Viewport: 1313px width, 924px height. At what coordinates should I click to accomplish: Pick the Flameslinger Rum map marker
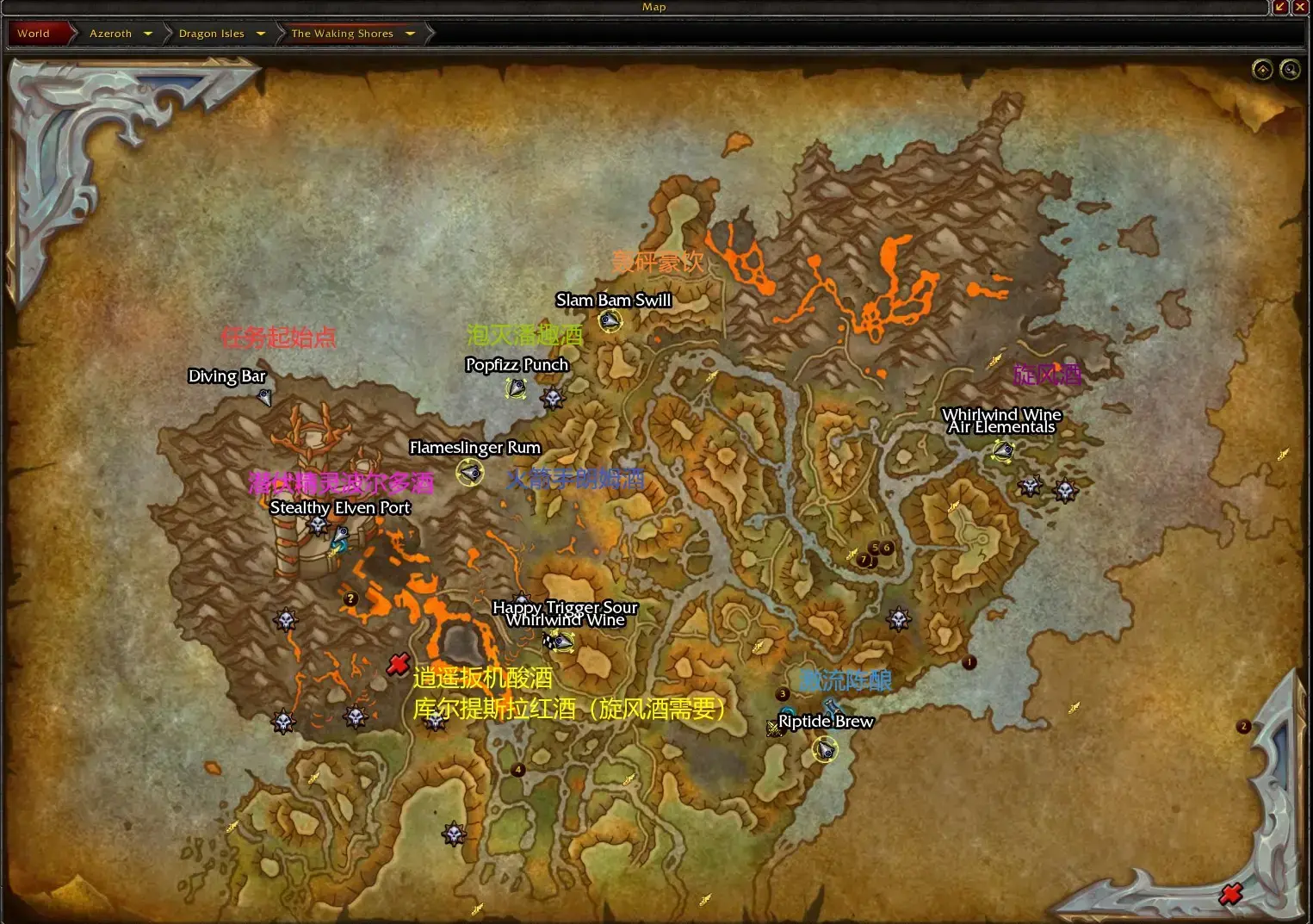point(470,472)
